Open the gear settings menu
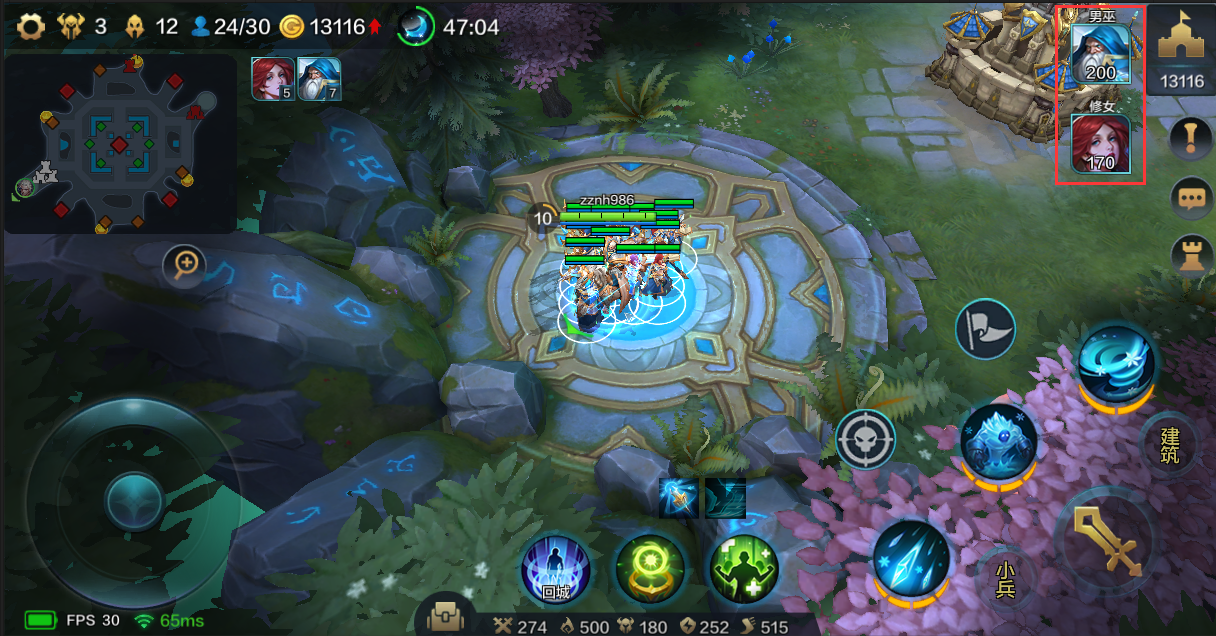The height and width of the screenshot is (636, 1216). [x=32, y=27]
